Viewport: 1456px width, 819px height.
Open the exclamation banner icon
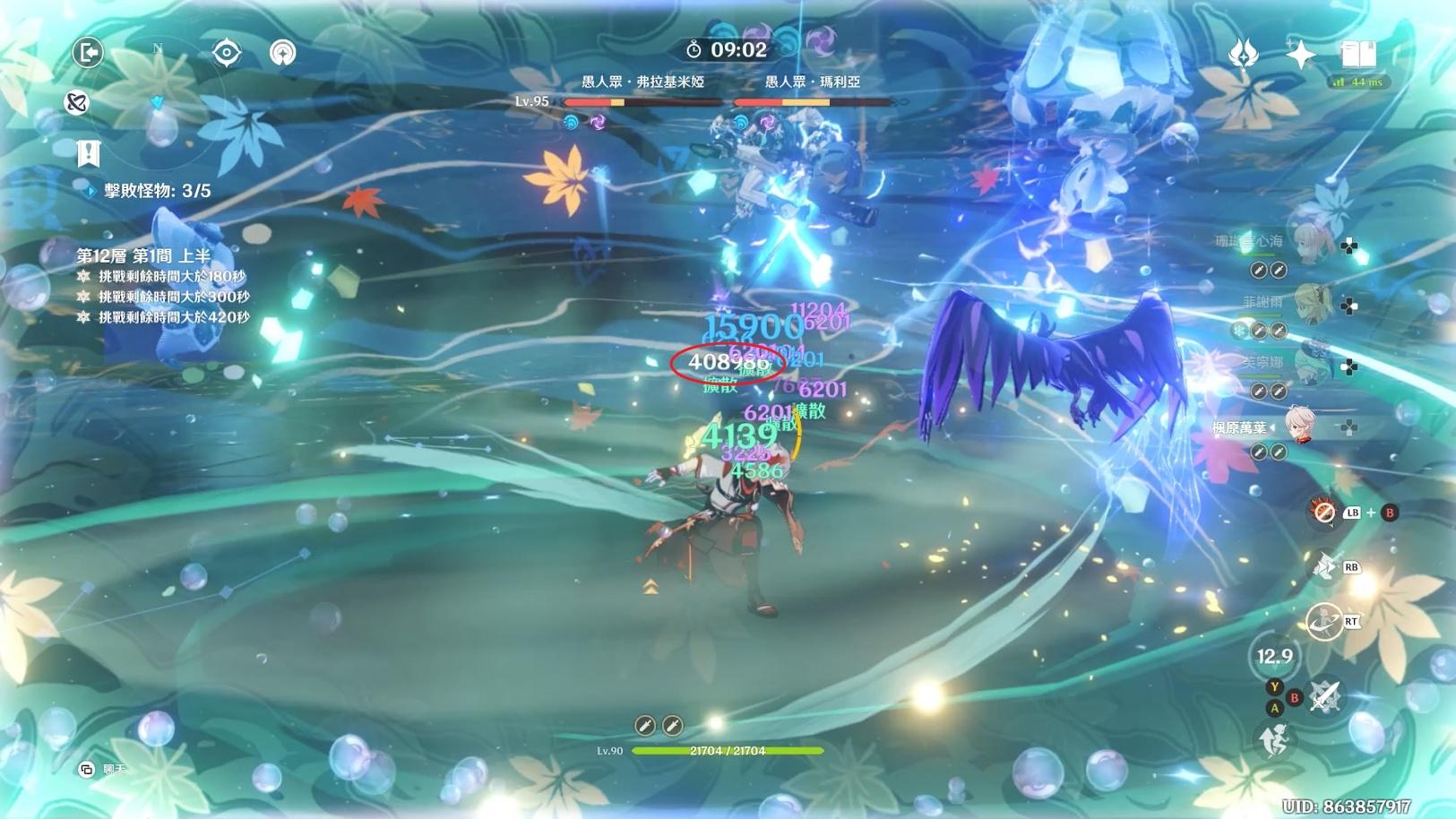click(88, 153)
